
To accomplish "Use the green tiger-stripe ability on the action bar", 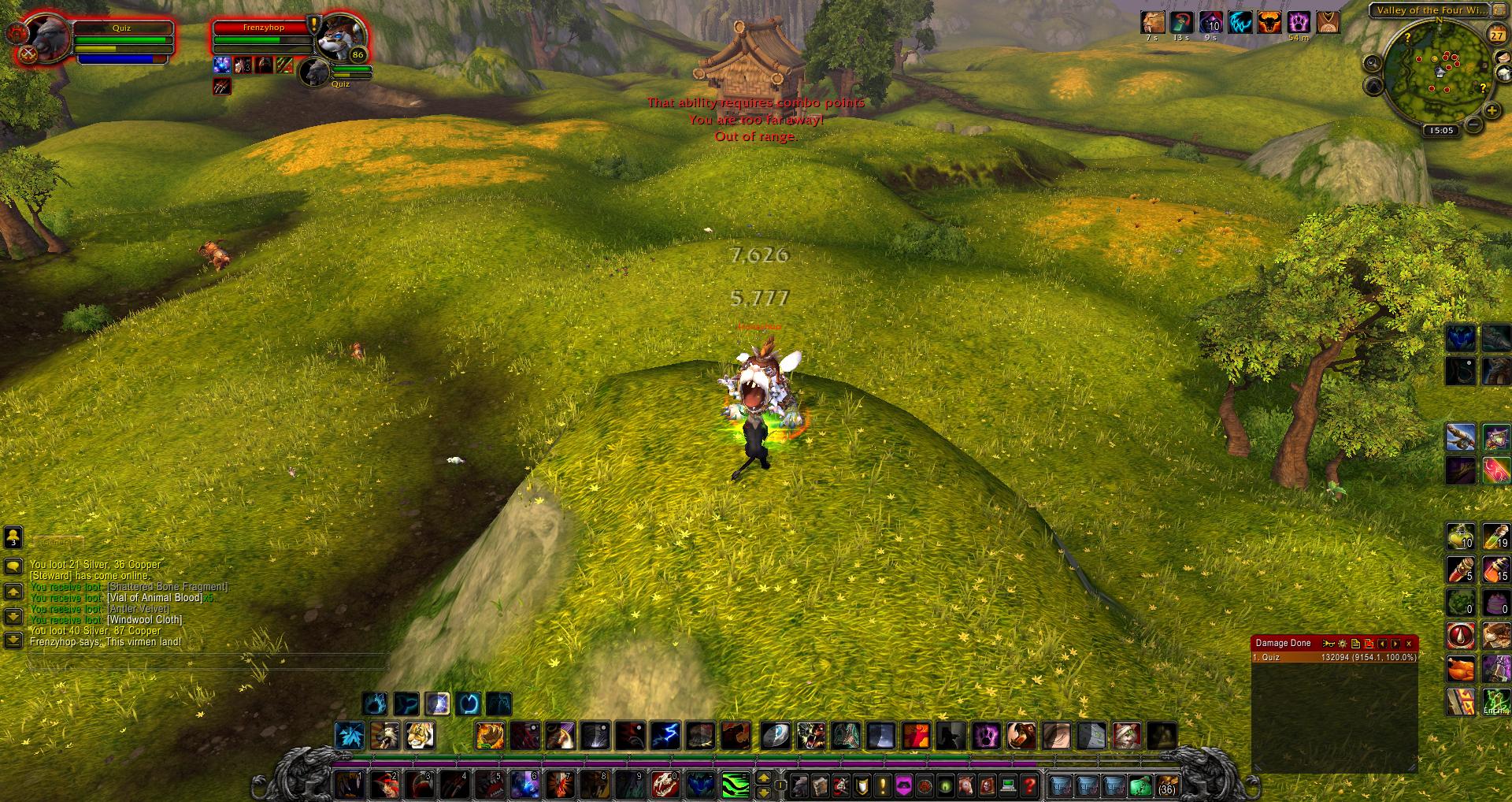I will (x=736, y=785).
